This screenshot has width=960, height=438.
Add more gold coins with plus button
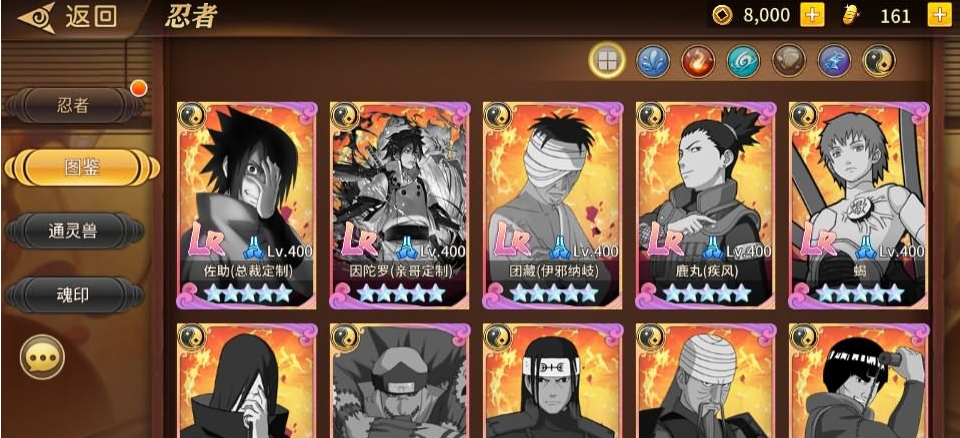[812, 15]
